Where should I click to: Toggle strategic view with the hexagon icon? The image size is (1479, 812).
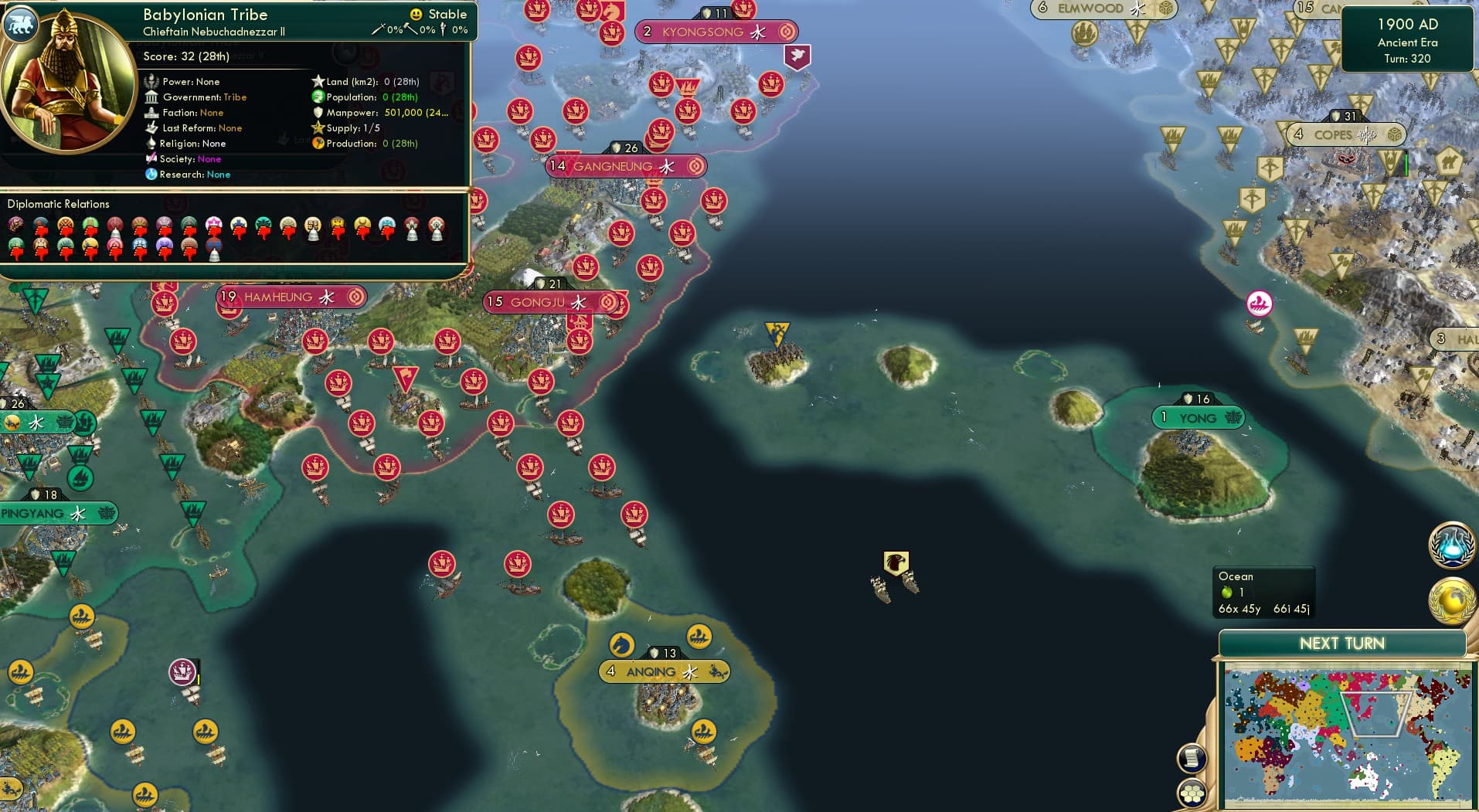(x=1191, y=792)
